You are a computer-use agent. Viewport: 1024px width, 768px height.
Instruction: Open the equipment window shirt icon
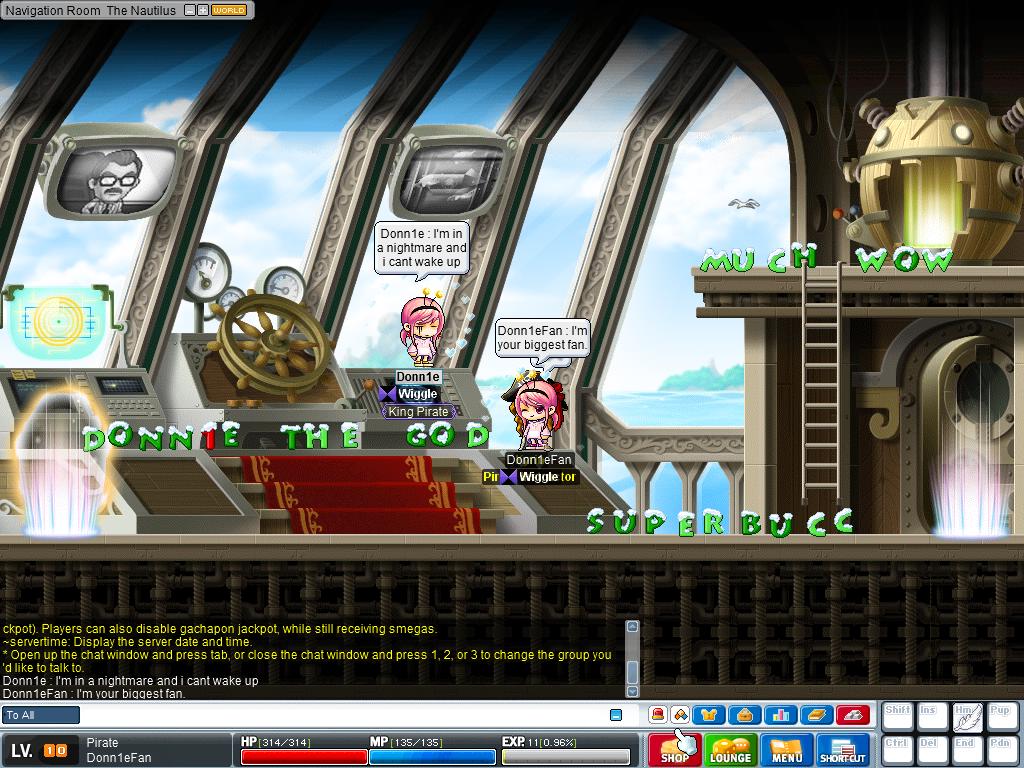tap(711, 715)
